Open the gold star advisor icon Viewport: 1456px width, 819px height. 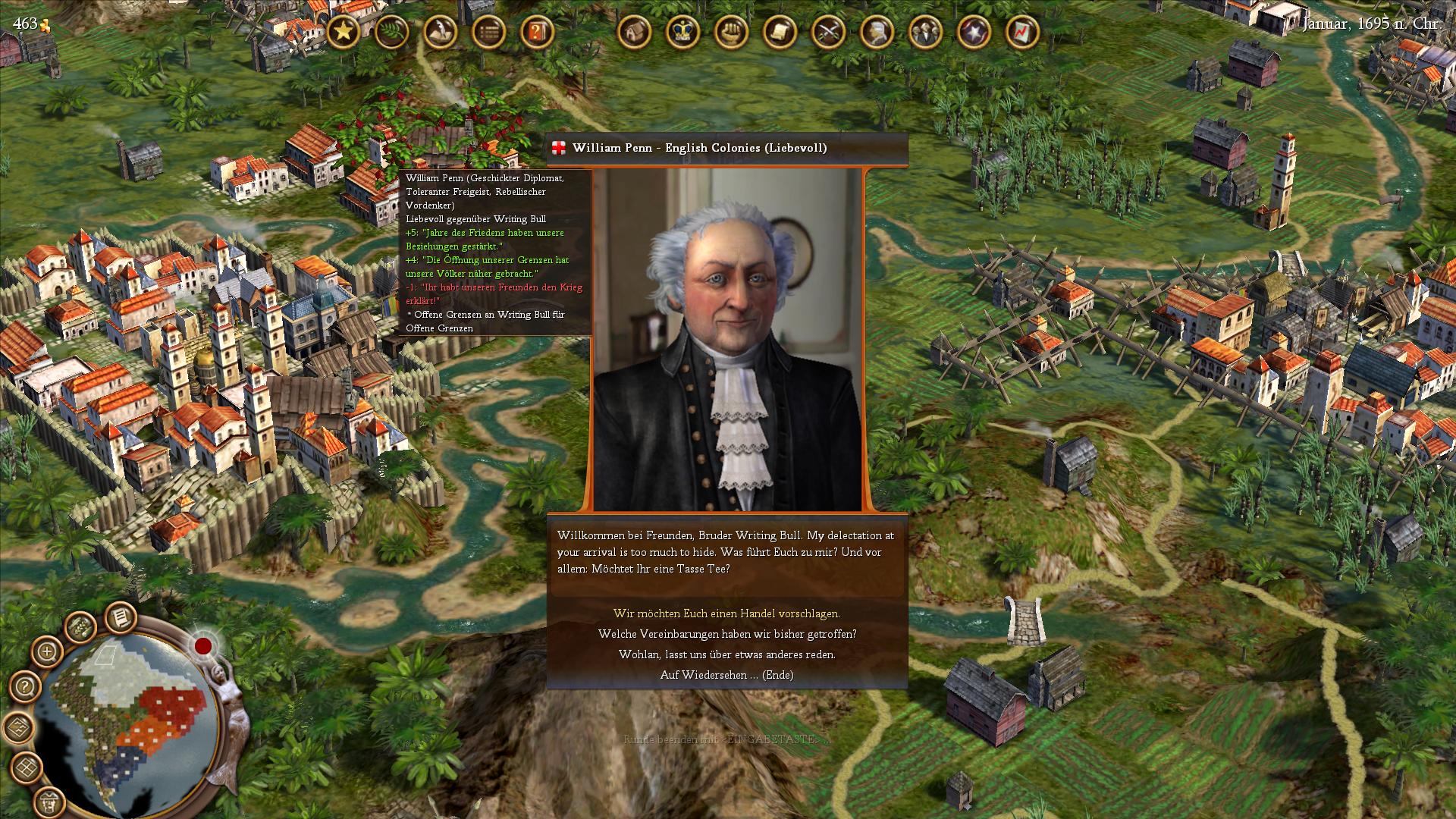coord(343,32)
